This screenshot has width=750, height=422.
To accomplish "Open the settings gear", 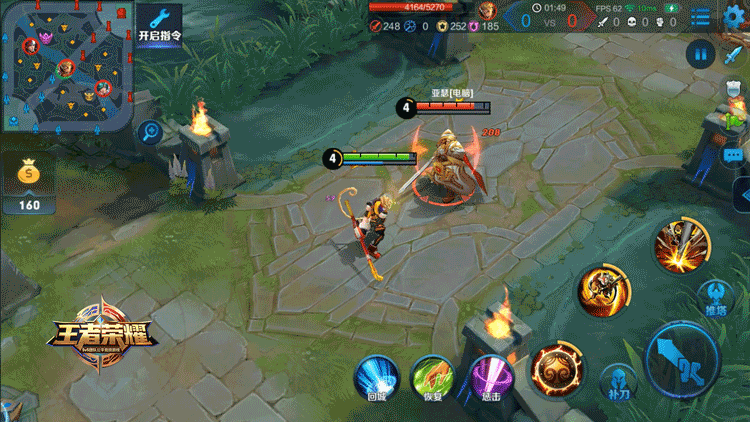I will tap(735, 14).
